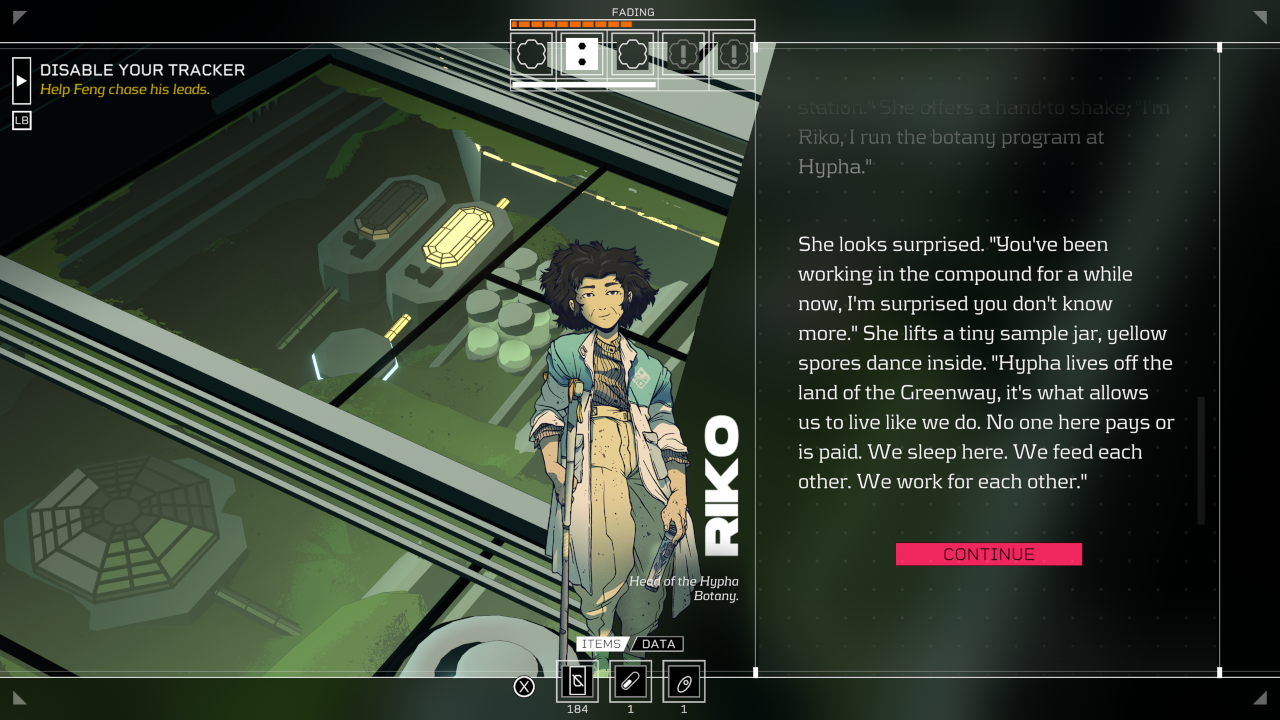Switch to the Data tab
The image size is (1280, 720).
tap(658, 644)
